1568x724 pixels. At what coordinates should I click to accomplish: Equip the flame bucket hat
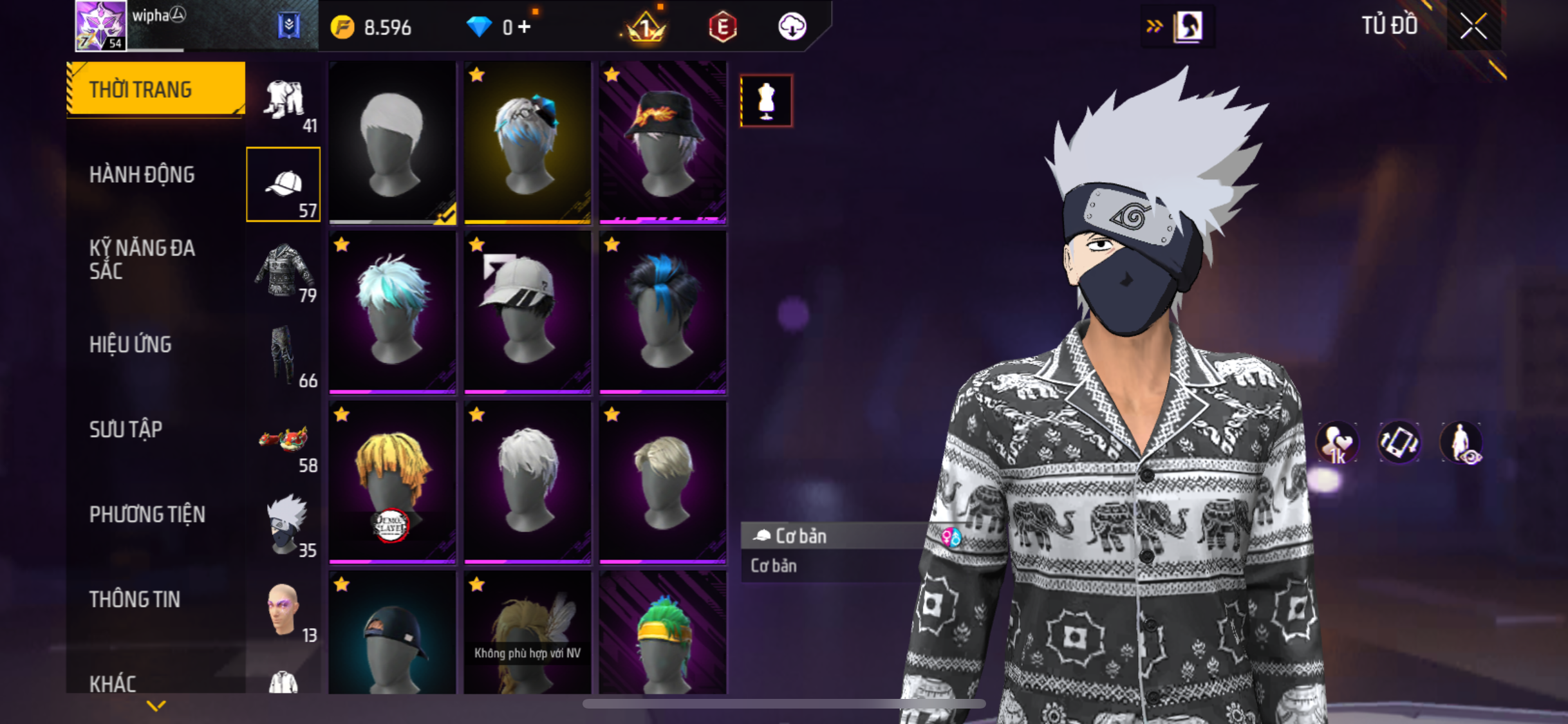coord(662,142)
